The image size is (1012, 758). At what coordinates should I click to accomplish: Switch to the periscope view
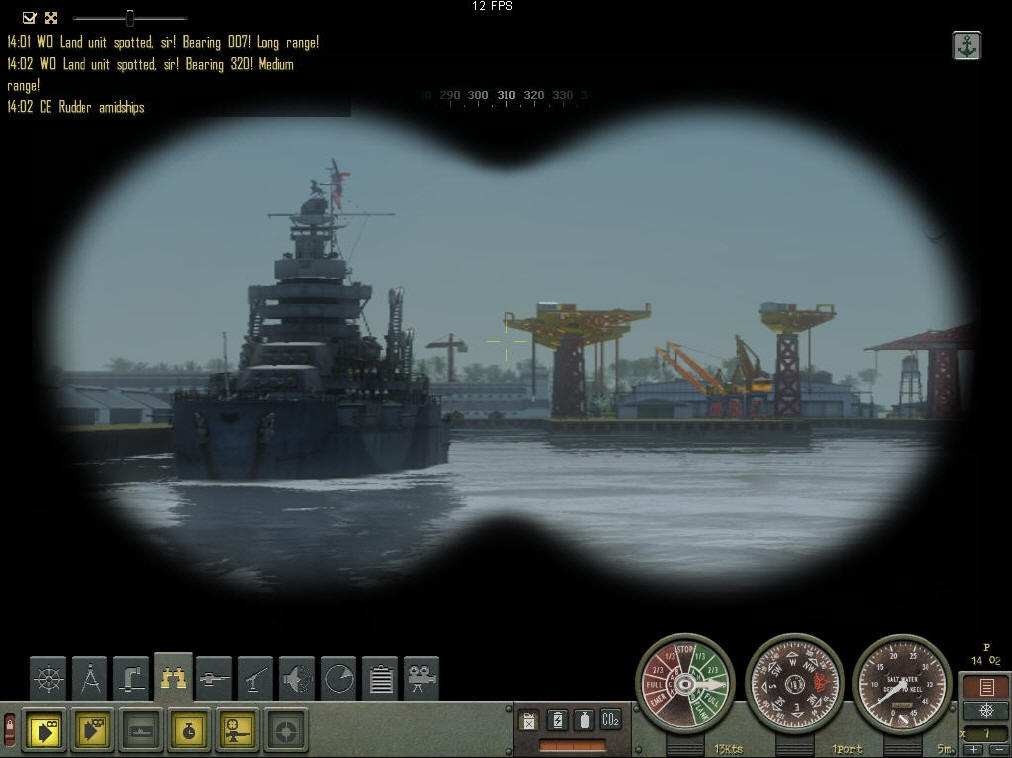[x=131, y=679]
